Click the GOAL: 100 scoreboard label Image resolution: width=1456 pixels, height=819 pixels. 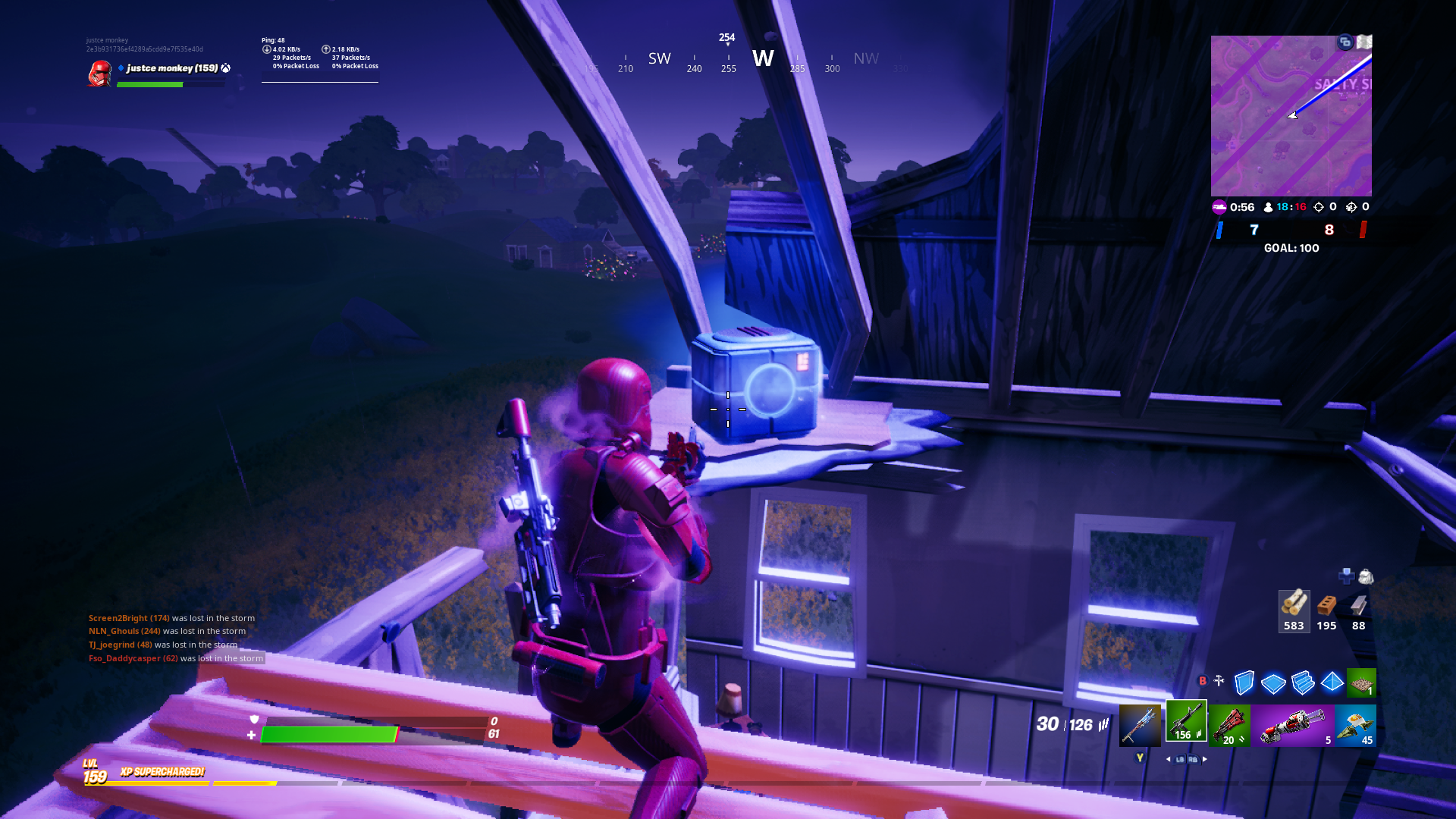[1292, 248]
